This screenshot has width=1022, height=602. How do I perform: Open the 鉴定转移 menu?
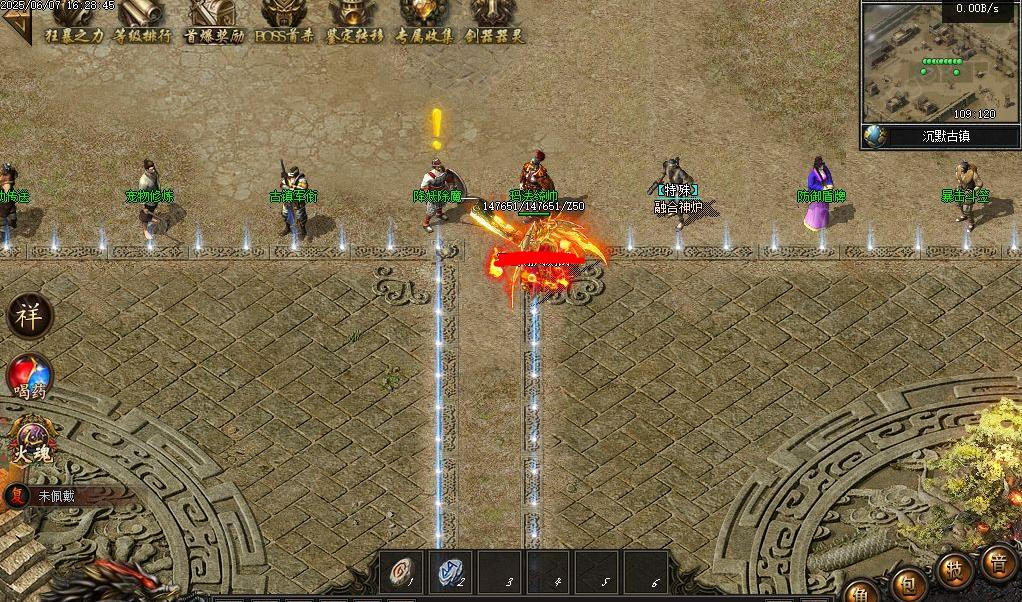[x=354, y=22]
